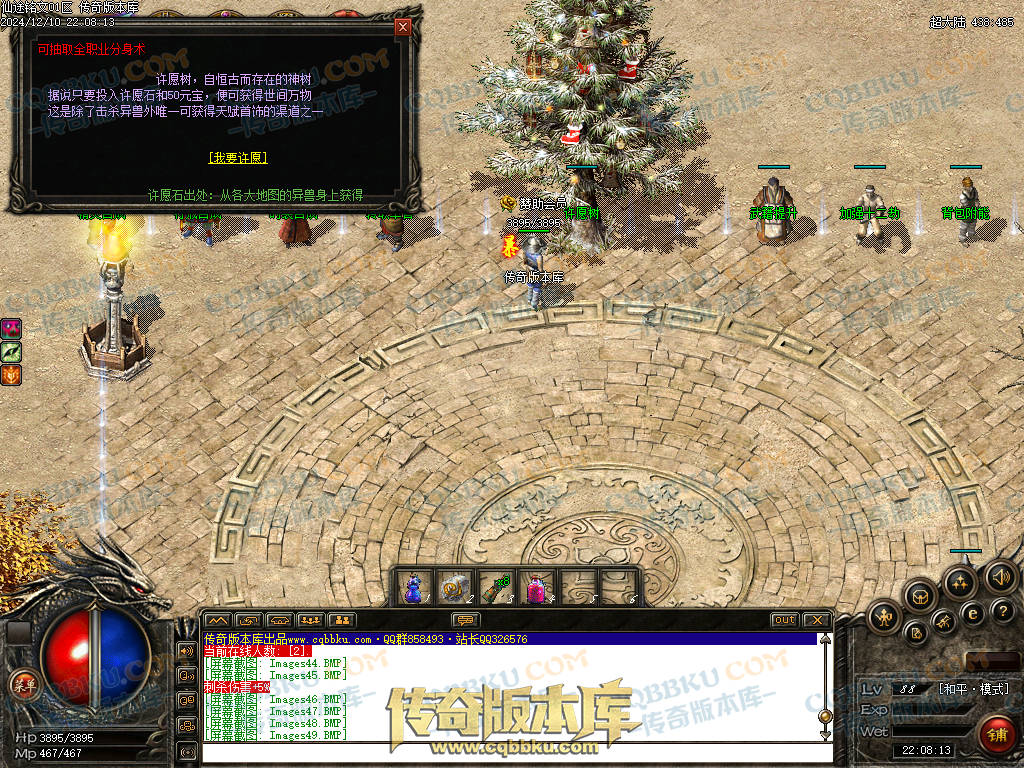
Task: Click the orange flame buff icon
Action: click(12, 375)
